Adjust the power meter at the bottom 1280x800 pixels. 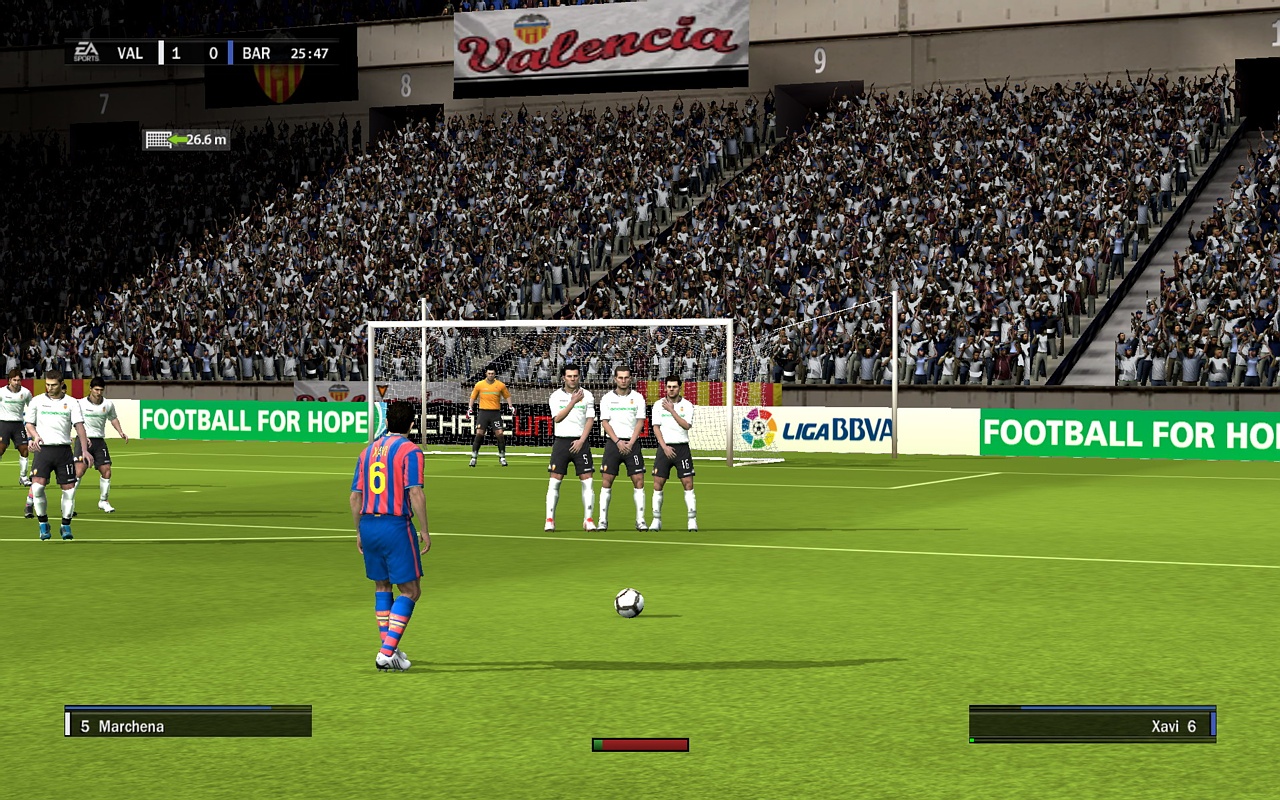(x=640, y=744)
